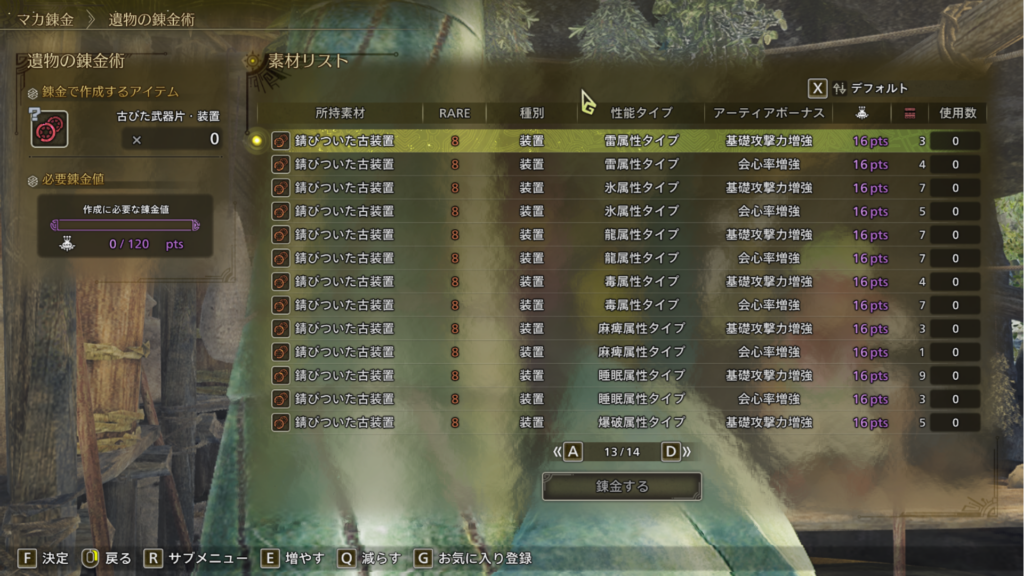The width and height of the screenshot is (1024, 576).
Task: Select the 爆破属性タイプ 基礎攻撃力増強 row
Action: point(620,423)
